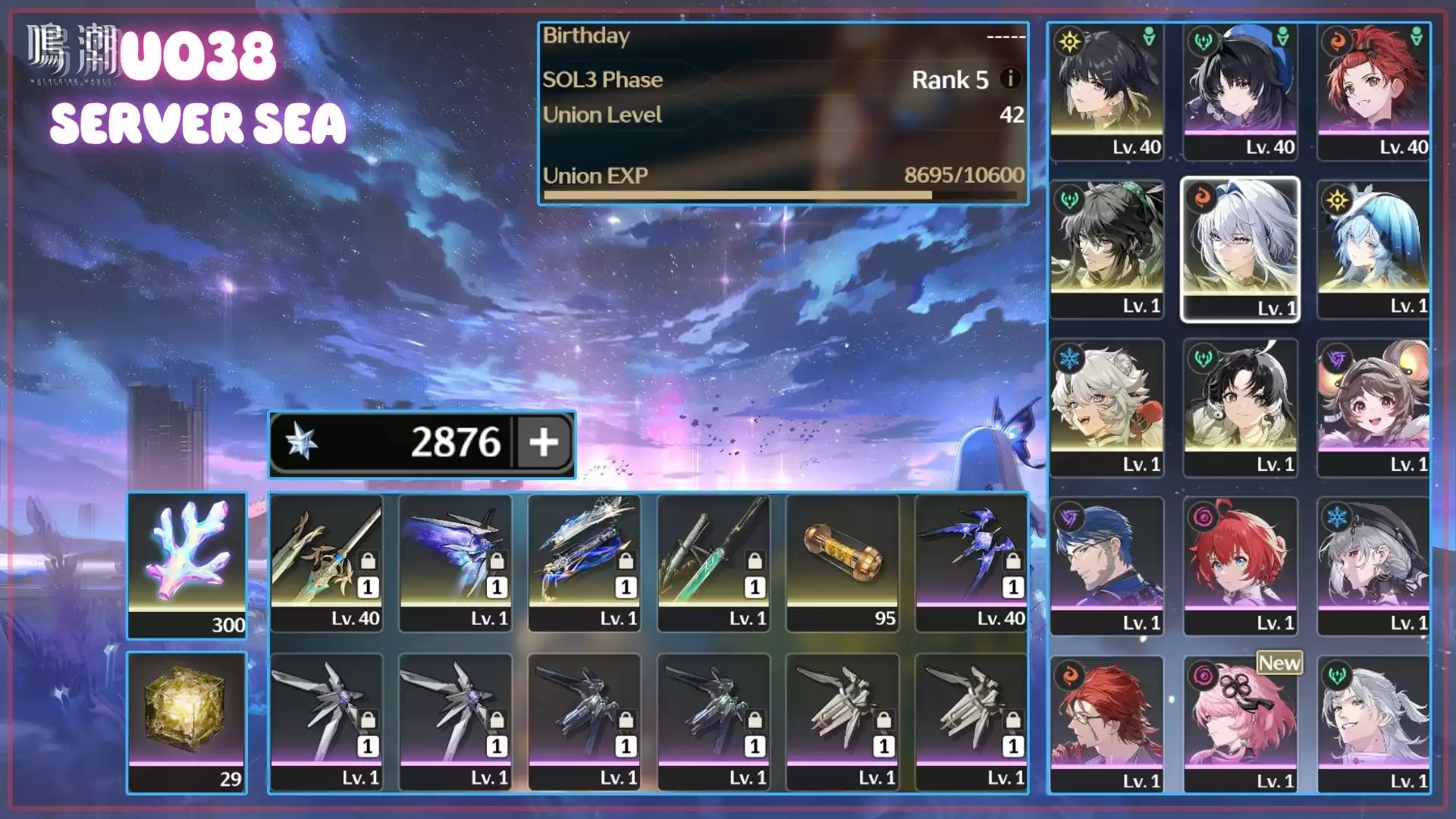Choose the purple rectifier weapon at Lv. 40
Viewport: 1456px width, 819px height.
[971, 563]
